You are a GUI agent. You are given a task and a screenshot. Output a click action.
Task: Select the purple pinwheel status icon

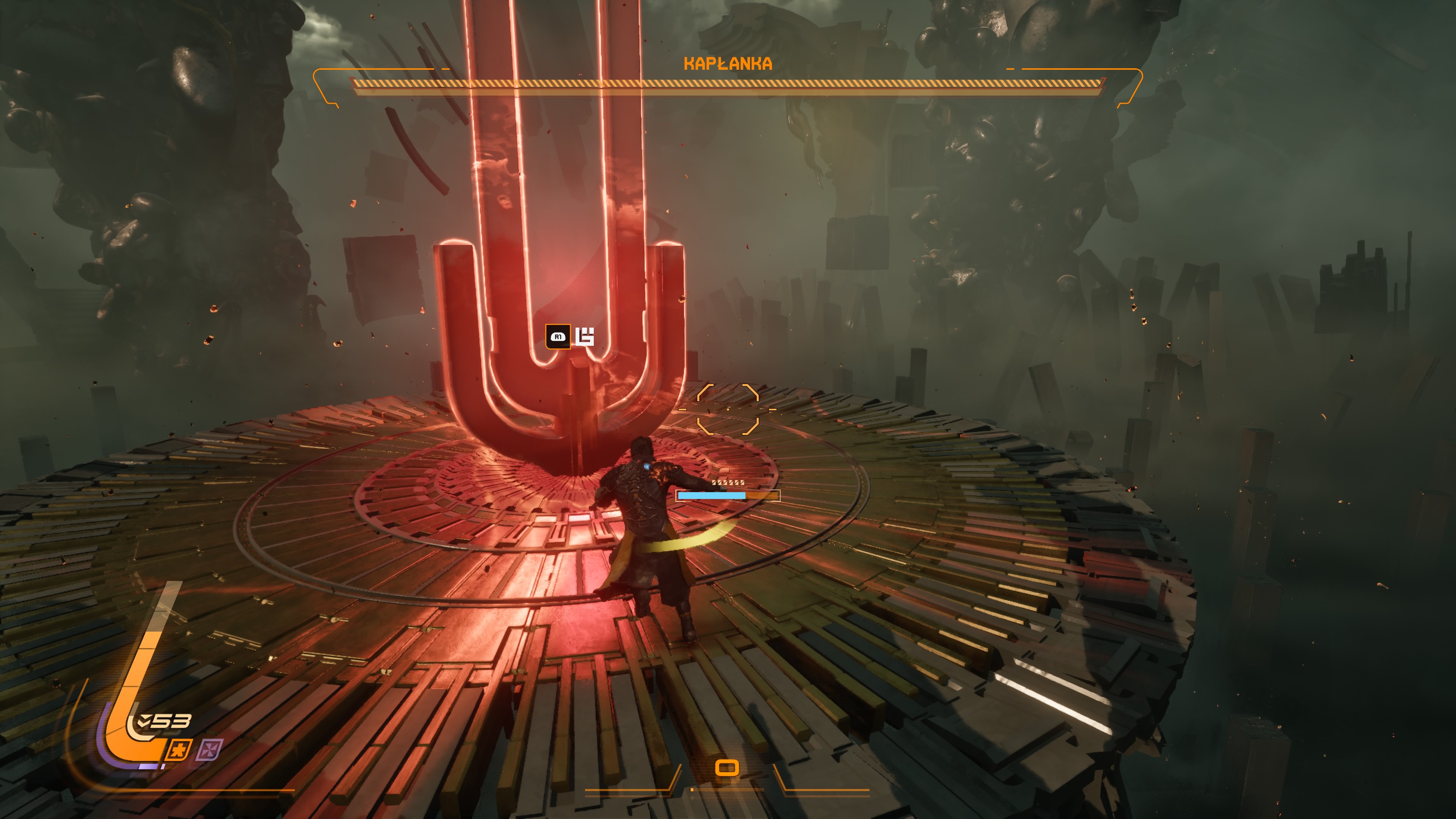pos(210,750)
